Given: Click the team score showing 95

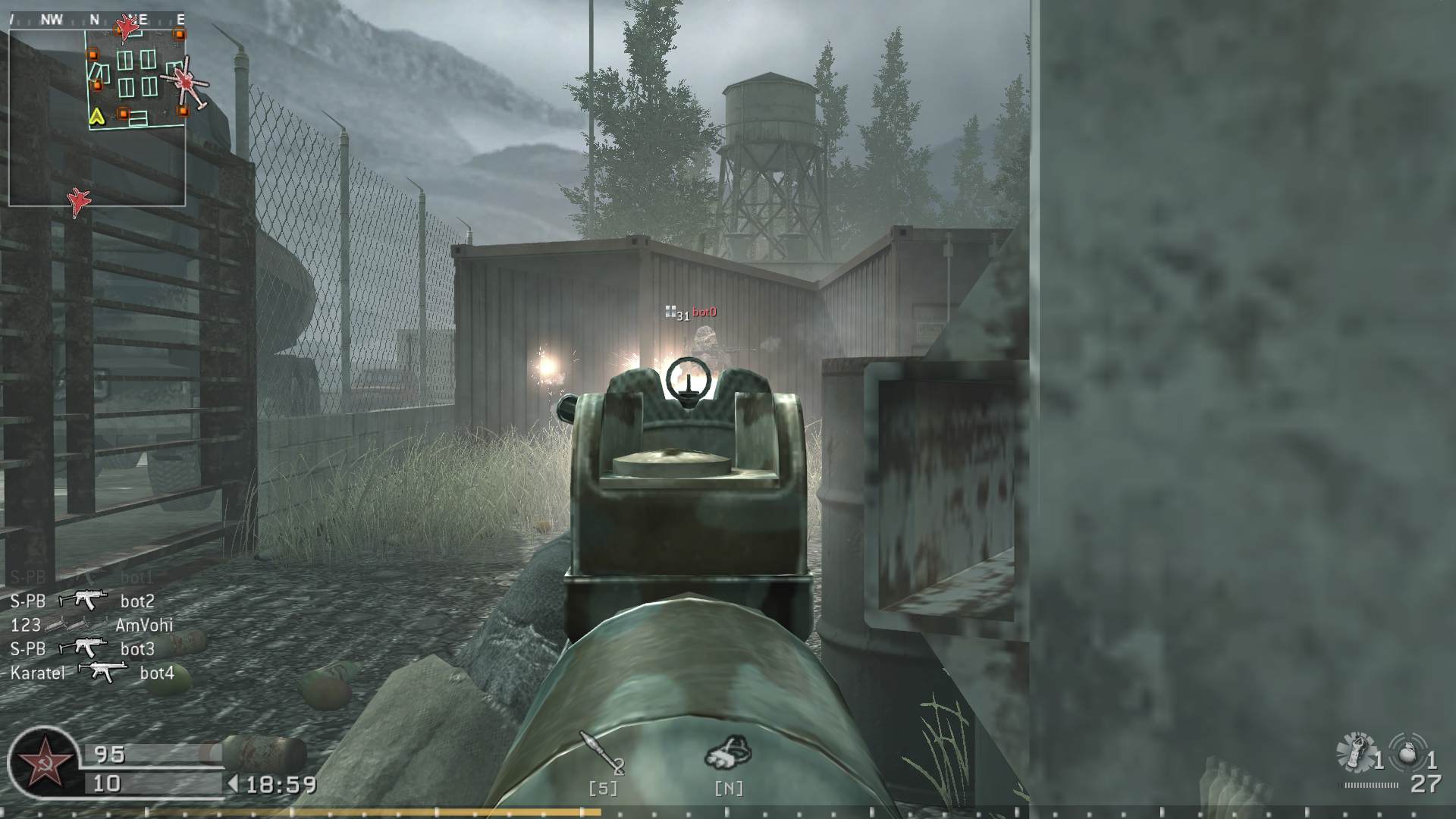Looking at the screenshot, I should tap(108, 754).
